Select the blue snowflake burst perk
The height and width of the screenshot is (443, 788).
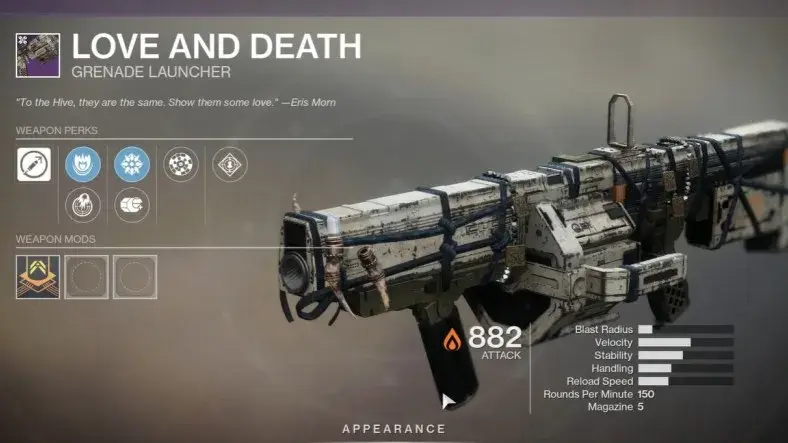(x=131, y=164)
